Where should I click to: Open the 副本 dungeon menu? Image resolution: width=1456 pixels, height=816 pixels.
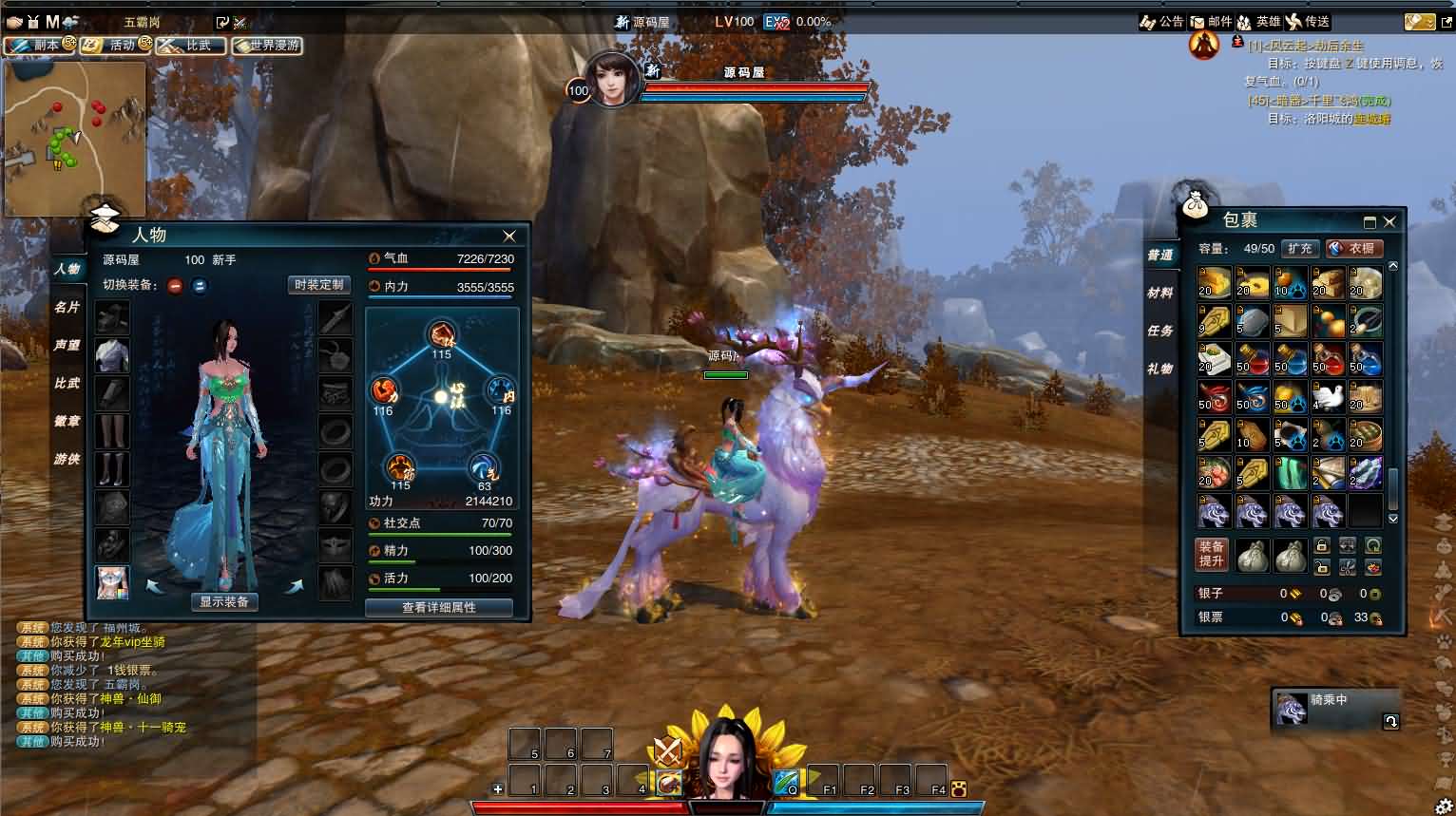click(x=39, y=45)
